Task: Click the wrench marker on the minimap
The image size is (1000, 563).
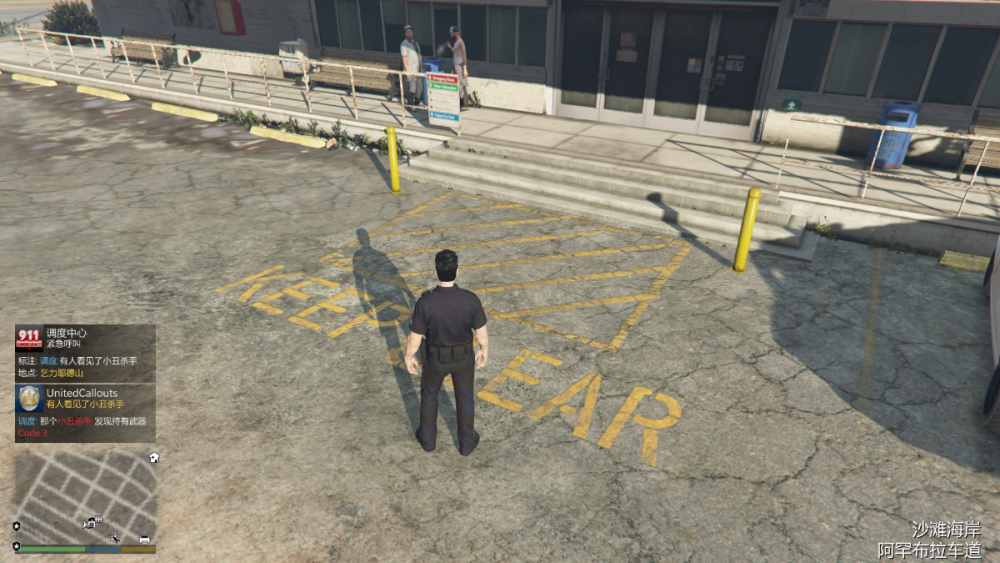Action: [115, 539]
